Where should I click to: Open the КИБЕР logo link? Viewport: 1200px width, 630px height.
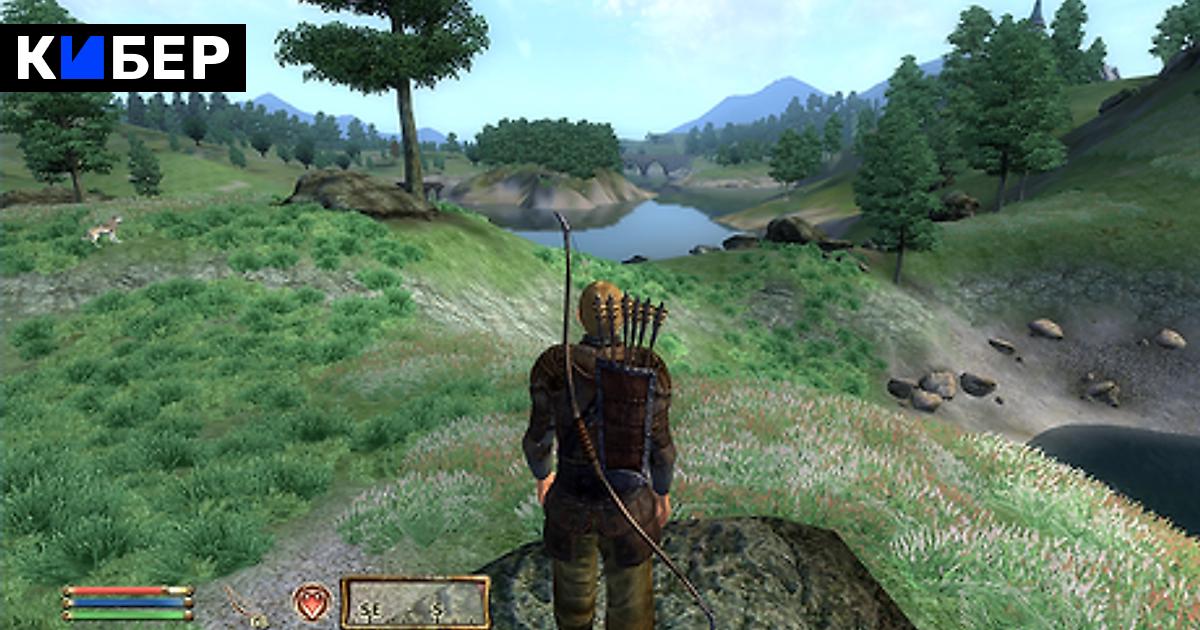(x=123, y=58)
